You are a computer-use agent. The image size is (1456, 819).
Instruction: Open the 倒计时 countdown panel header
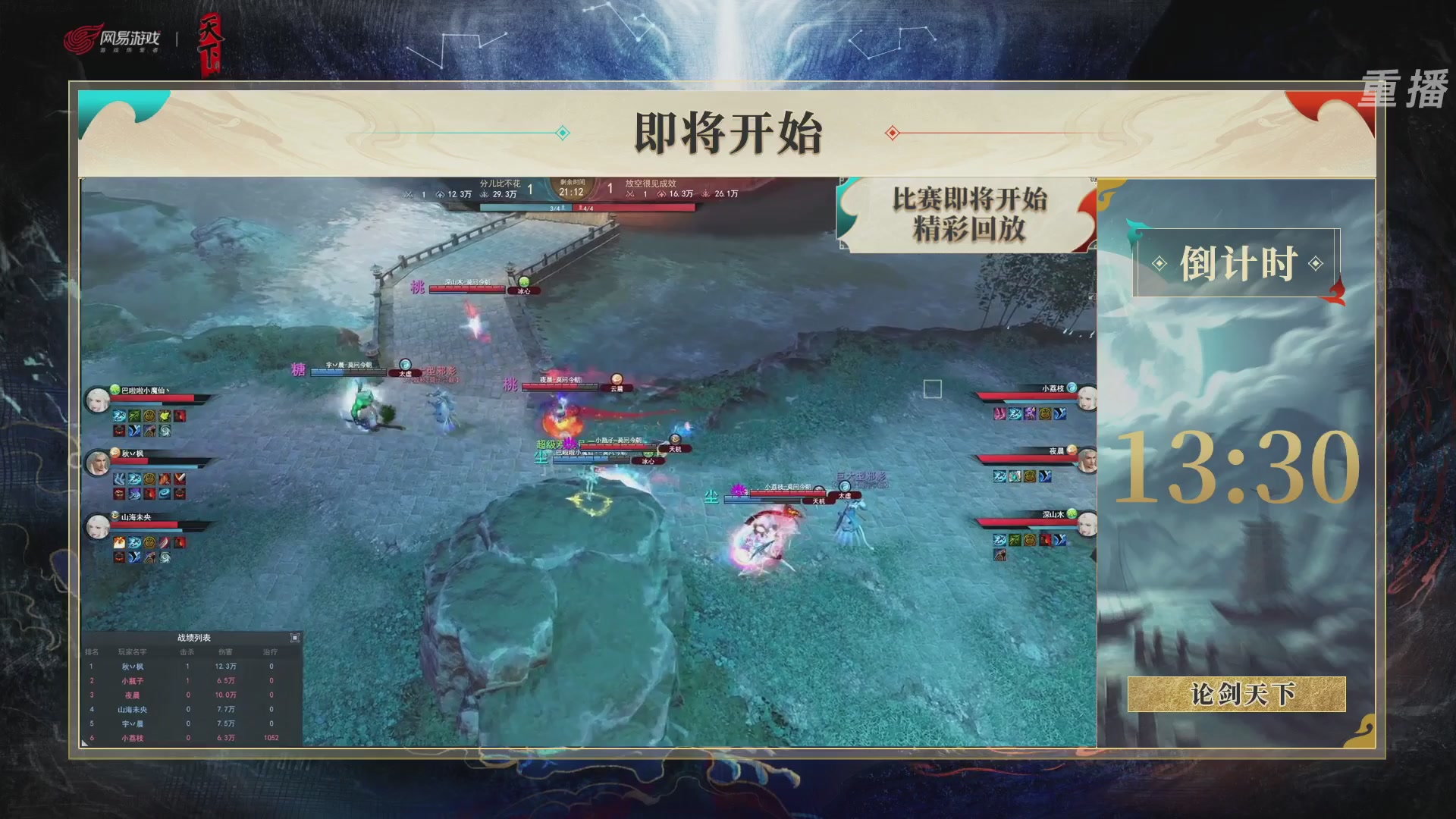click(1239, 260)
